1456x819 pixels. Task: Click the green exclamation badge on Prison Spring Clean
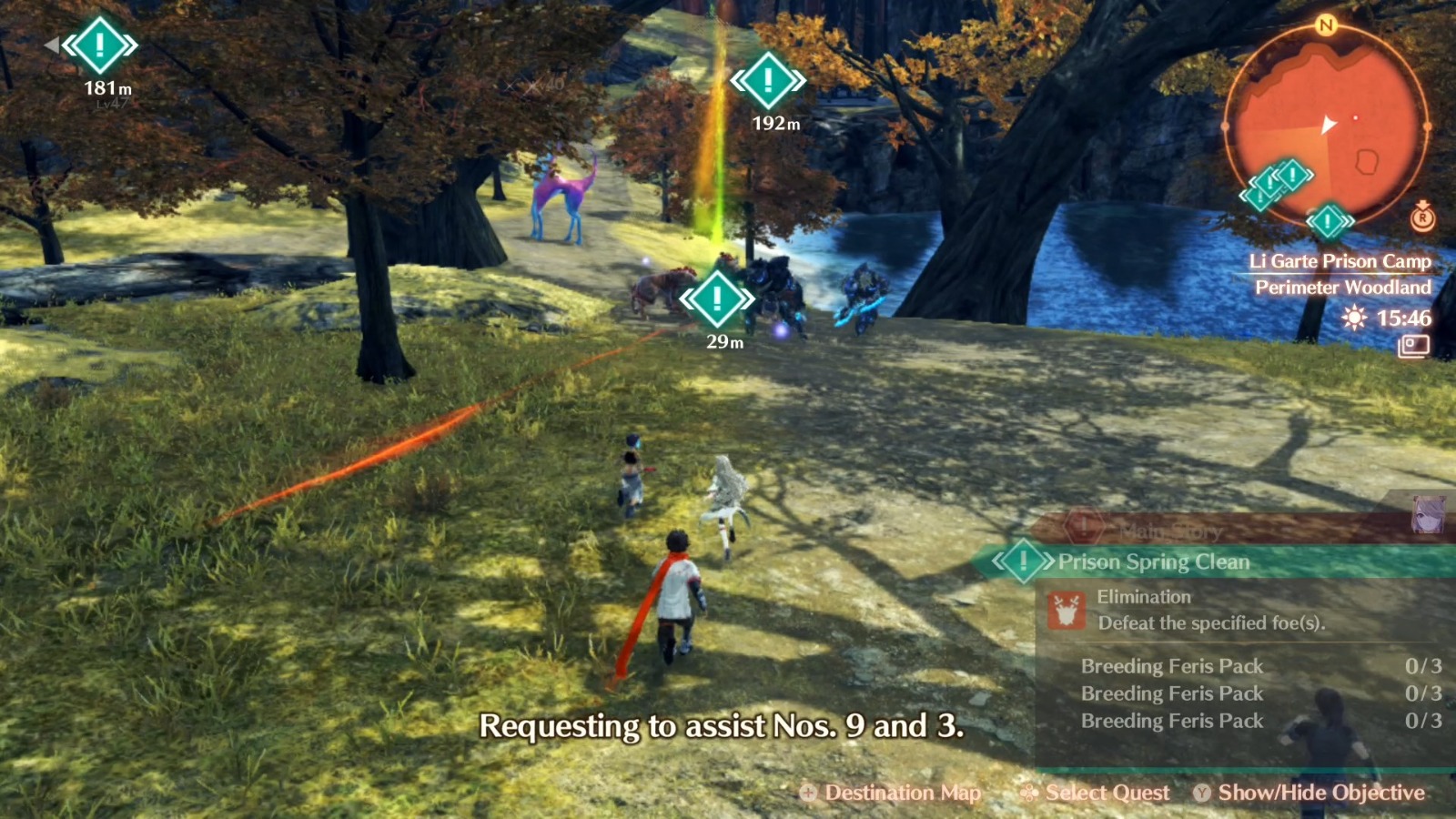pyautogui.click(x=1022, y=561)
